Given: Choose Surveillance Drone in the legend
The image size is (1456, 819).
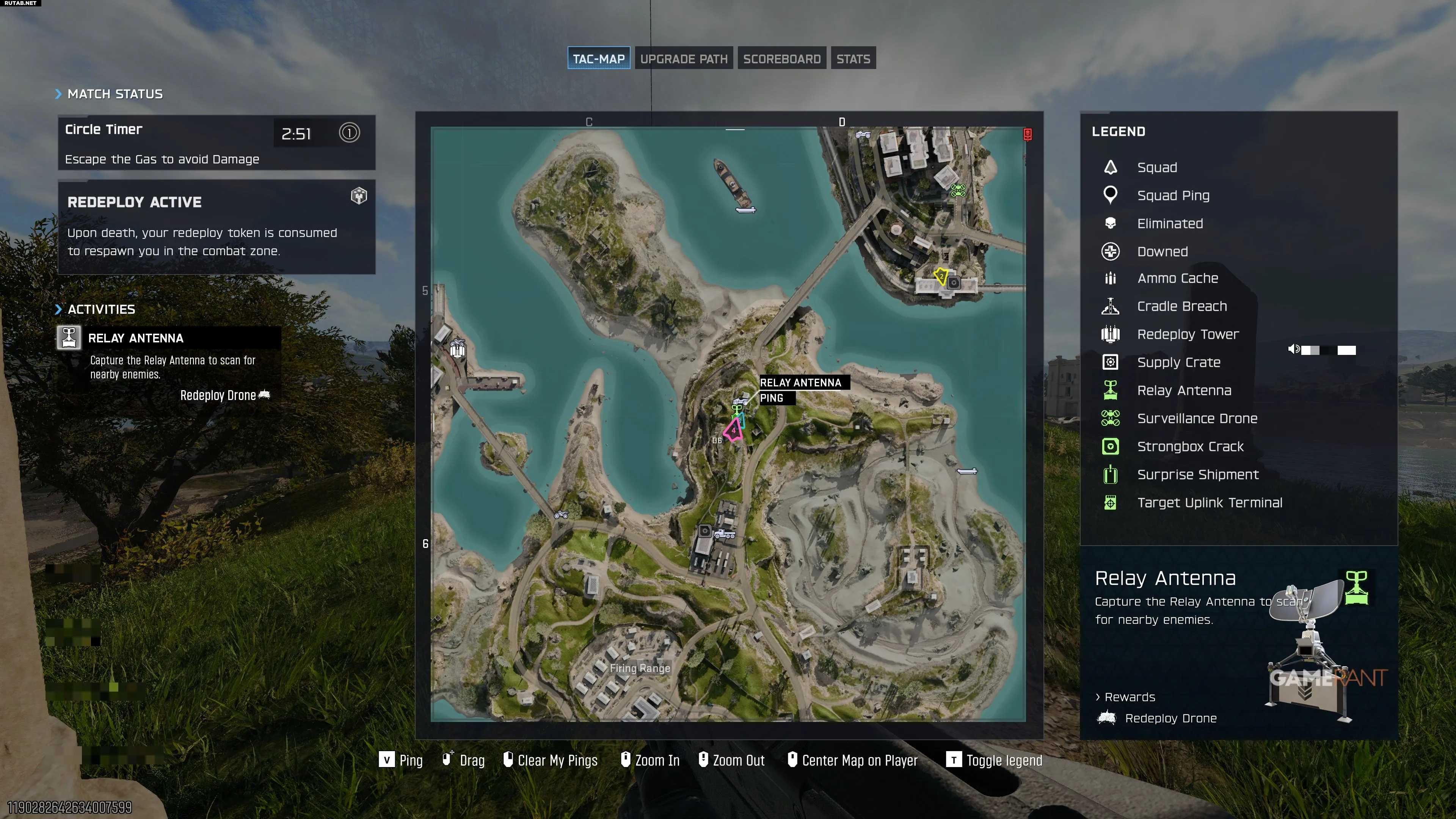Looking at the screenshot, I should 1197,418.
